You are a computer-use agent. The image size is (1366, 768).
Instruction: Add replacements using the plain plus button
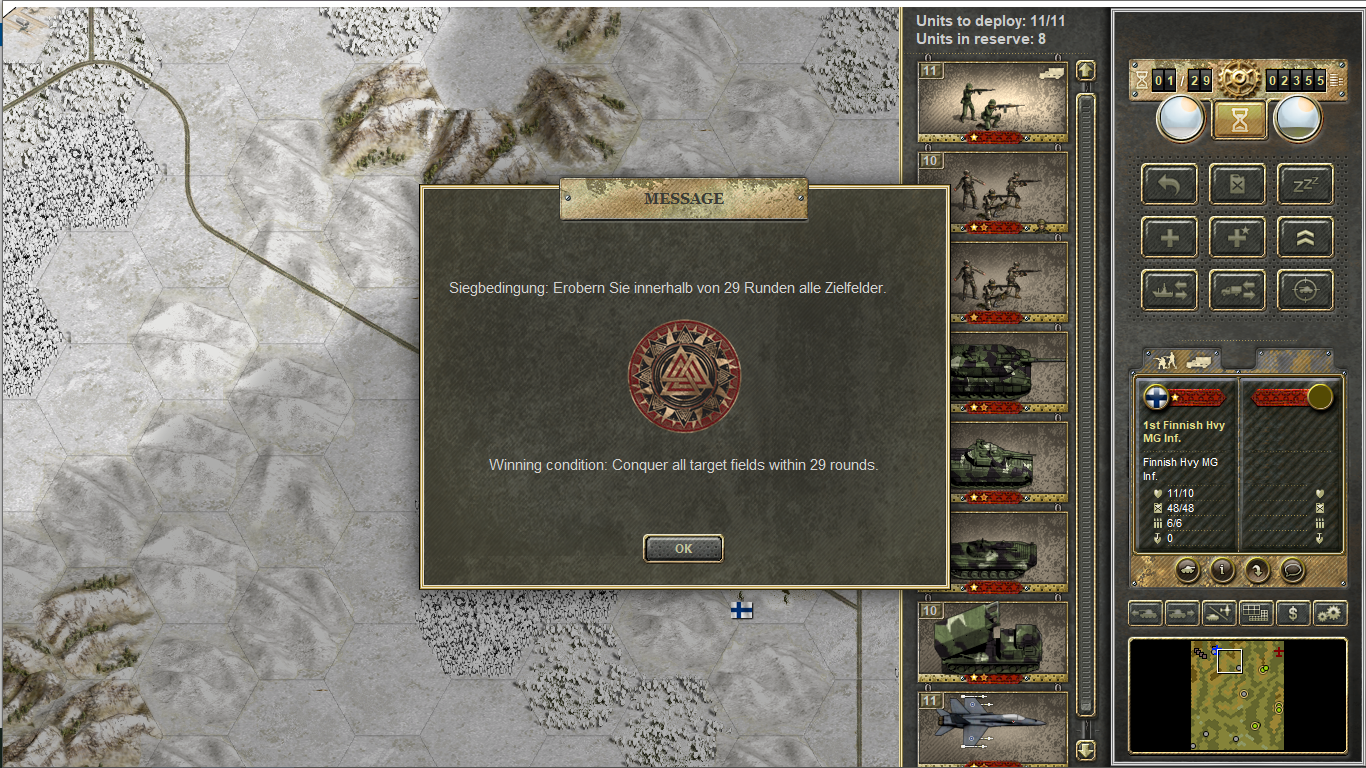click(x=1169, y=237)
